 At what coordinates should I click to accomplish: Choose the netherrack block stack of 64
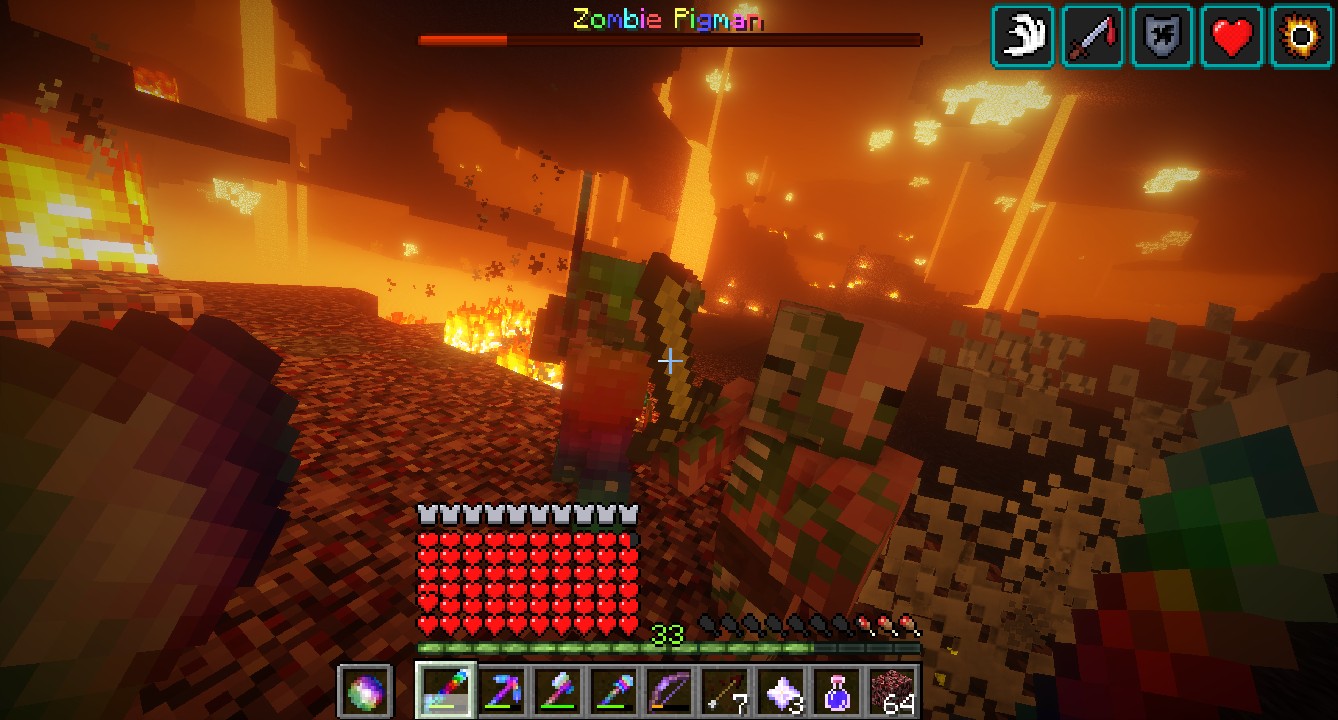(892, 690)
